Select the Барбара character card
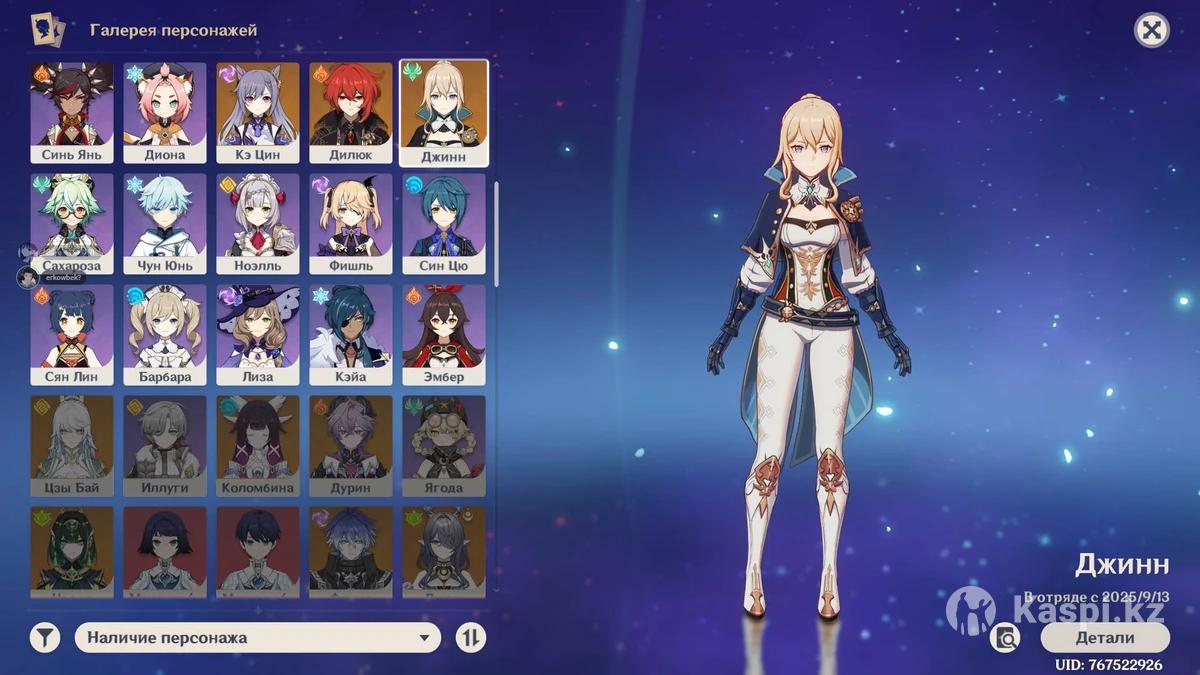The width and height of the screenshot is (1200, 675). point(165,335)
